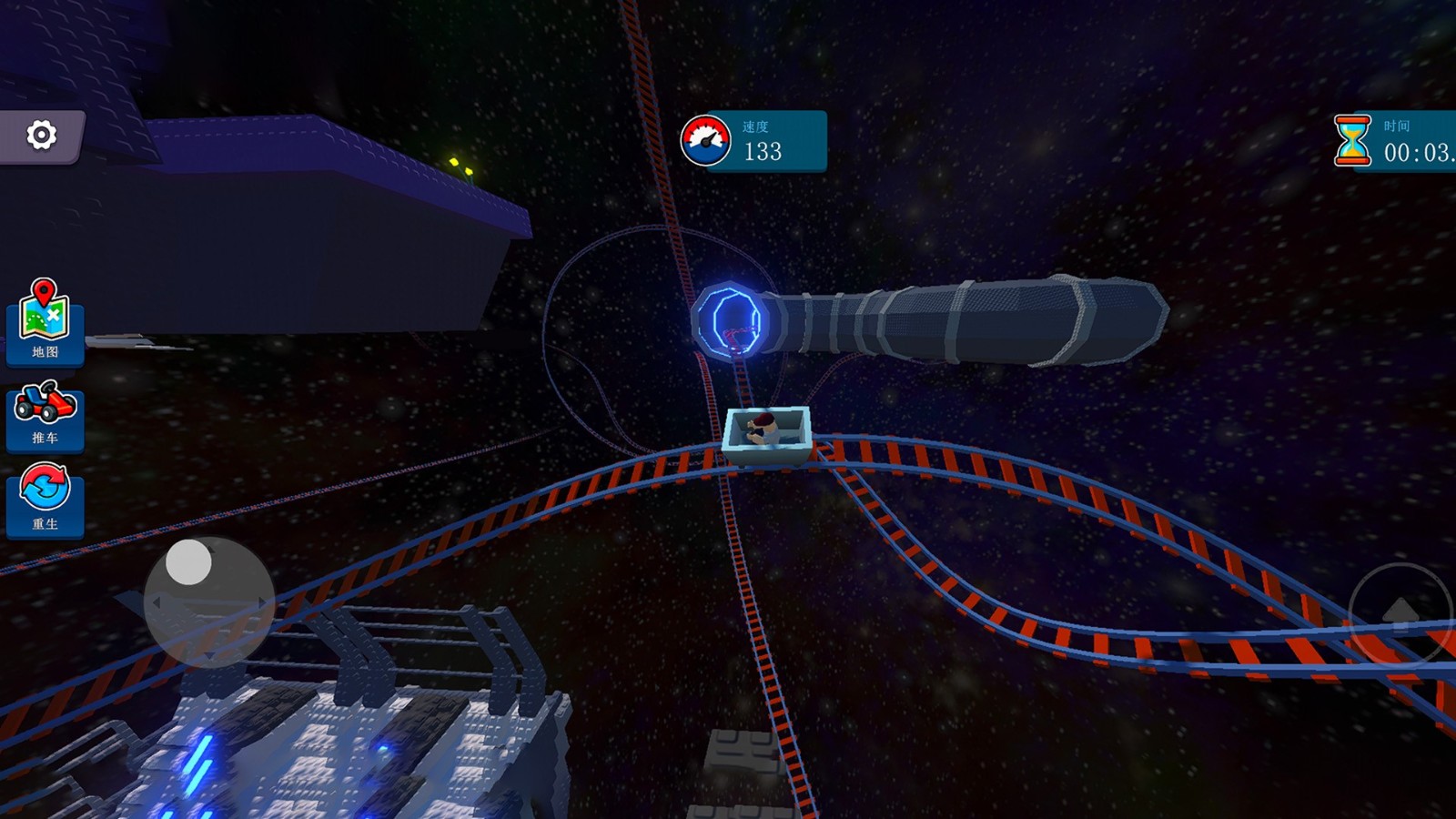Tap the virtual joystick control
The width and height of the screenshot is (1456, 819).
tap(208, 601)
